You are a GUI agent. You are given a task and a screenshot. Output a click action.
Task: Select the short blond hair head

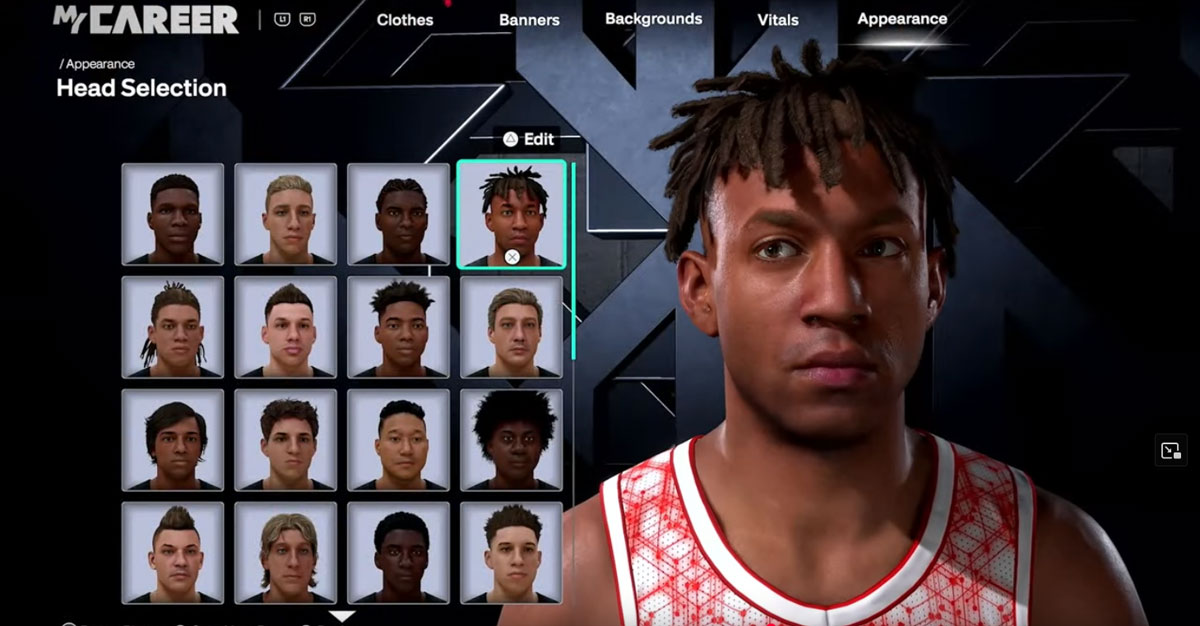[286, 214]
